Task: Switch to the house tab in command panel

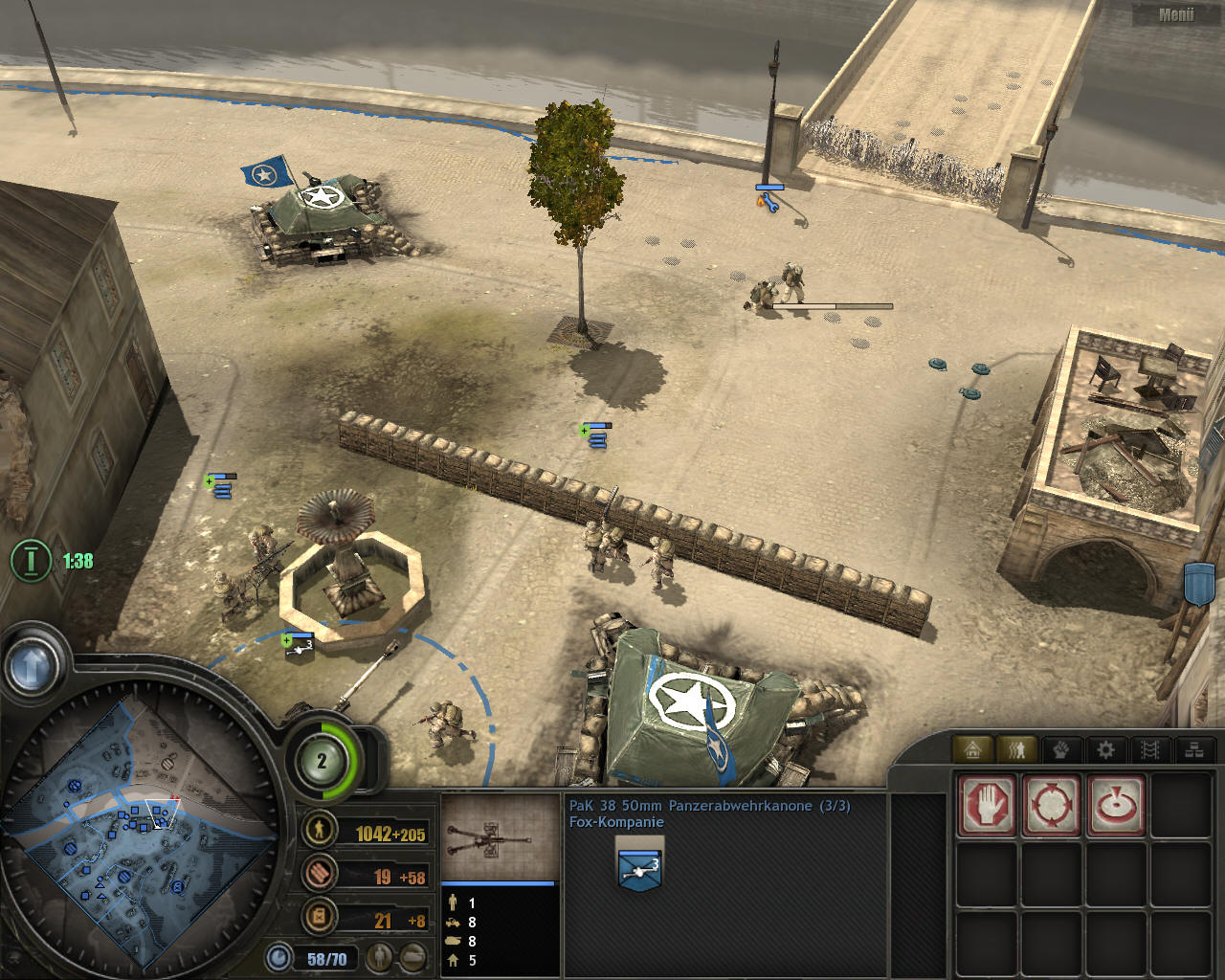Action: coord(972,750)
